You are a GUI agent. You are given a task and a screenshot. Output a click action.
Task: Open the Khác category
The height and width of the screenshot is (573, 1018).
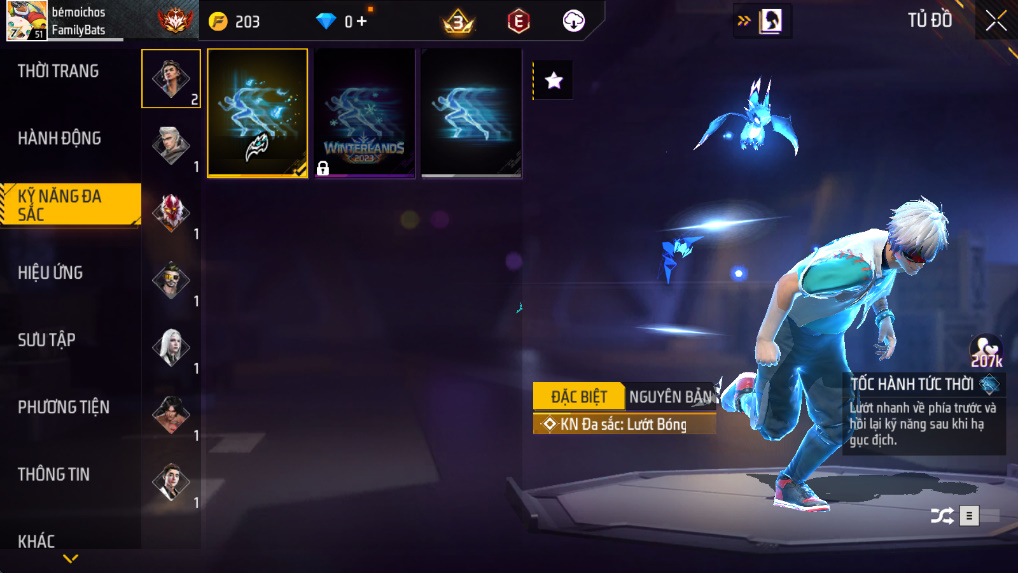pos(37,541)
